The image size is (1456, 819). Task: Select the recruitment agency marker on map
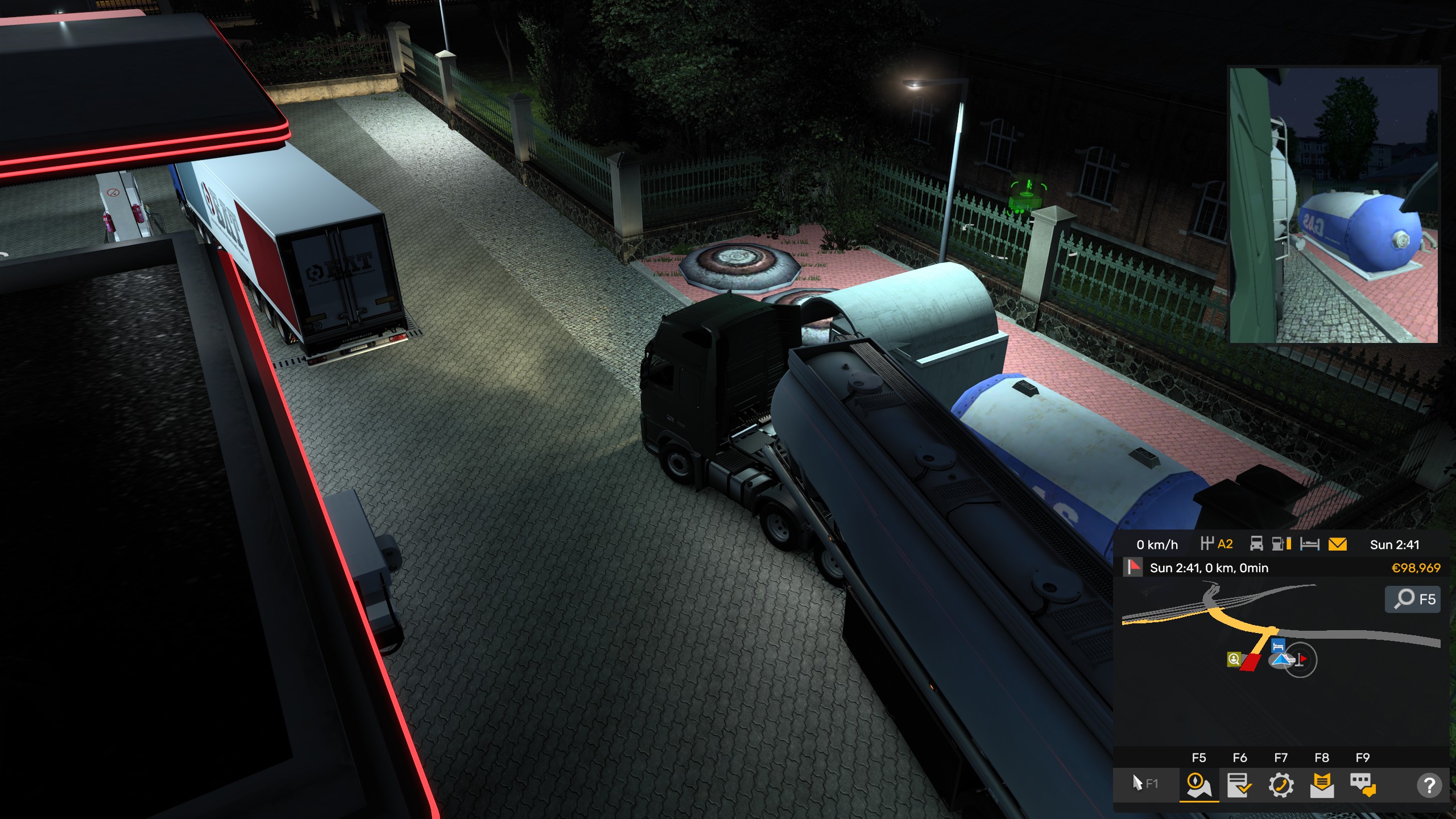[1234, 659]
